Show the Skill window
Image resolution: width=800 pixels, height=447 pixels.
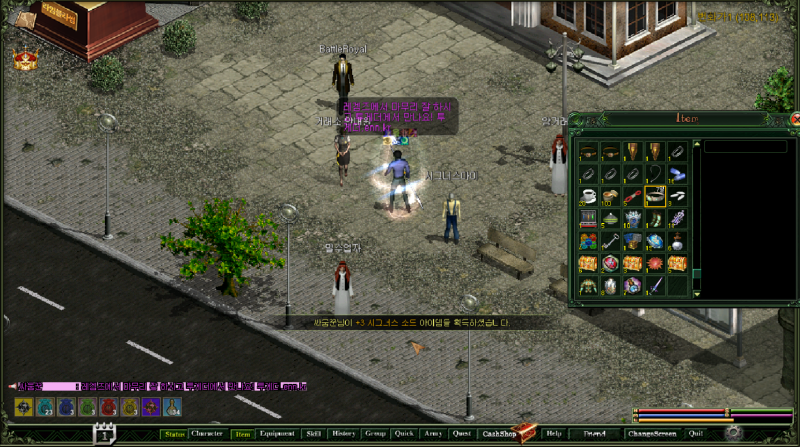[x=314, y=434]
